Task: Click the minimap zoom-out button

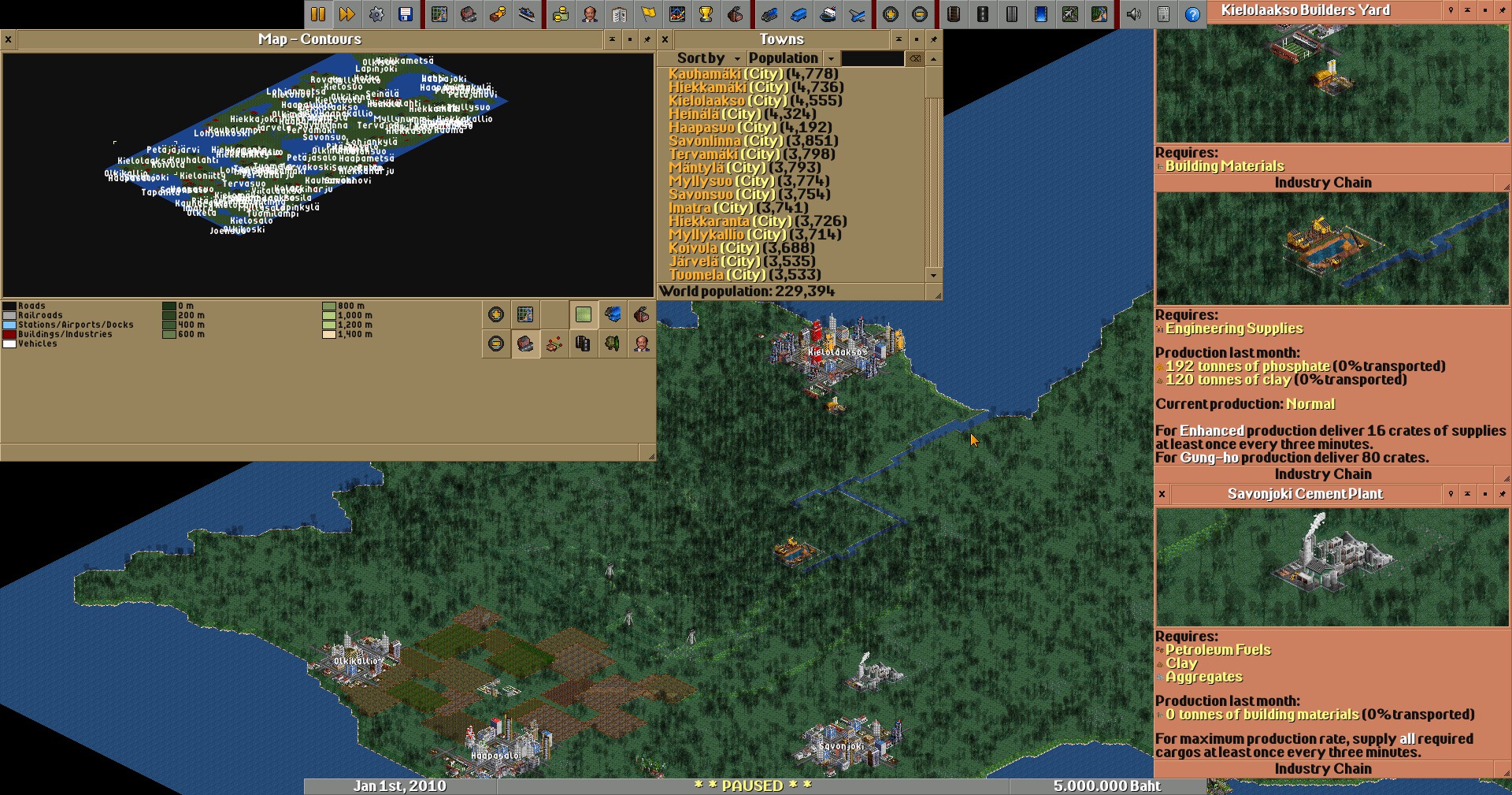Action: pos(496,344)
